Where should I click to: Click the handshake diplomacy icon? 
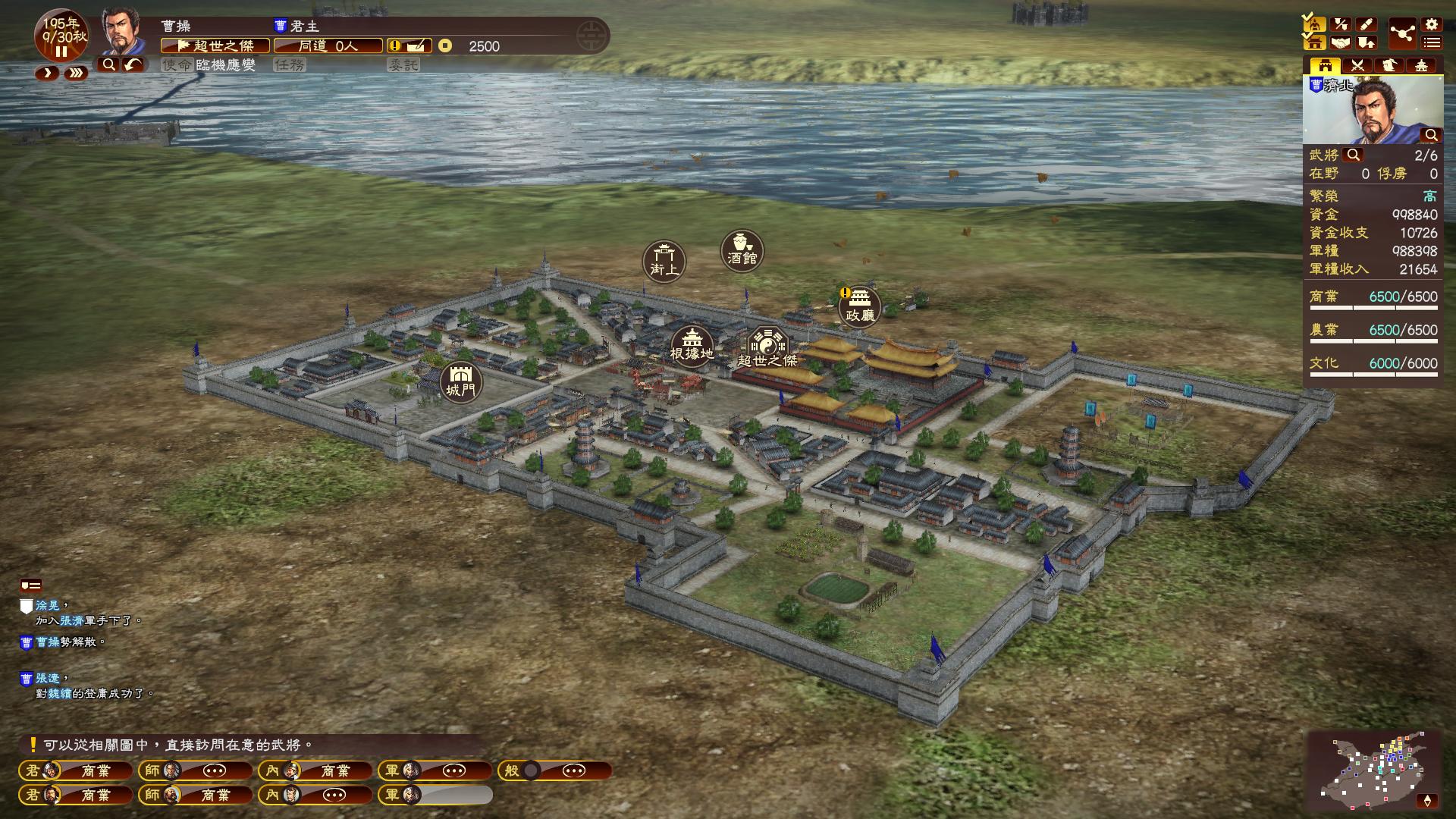pyautogui.click(x=1341, y=43)
